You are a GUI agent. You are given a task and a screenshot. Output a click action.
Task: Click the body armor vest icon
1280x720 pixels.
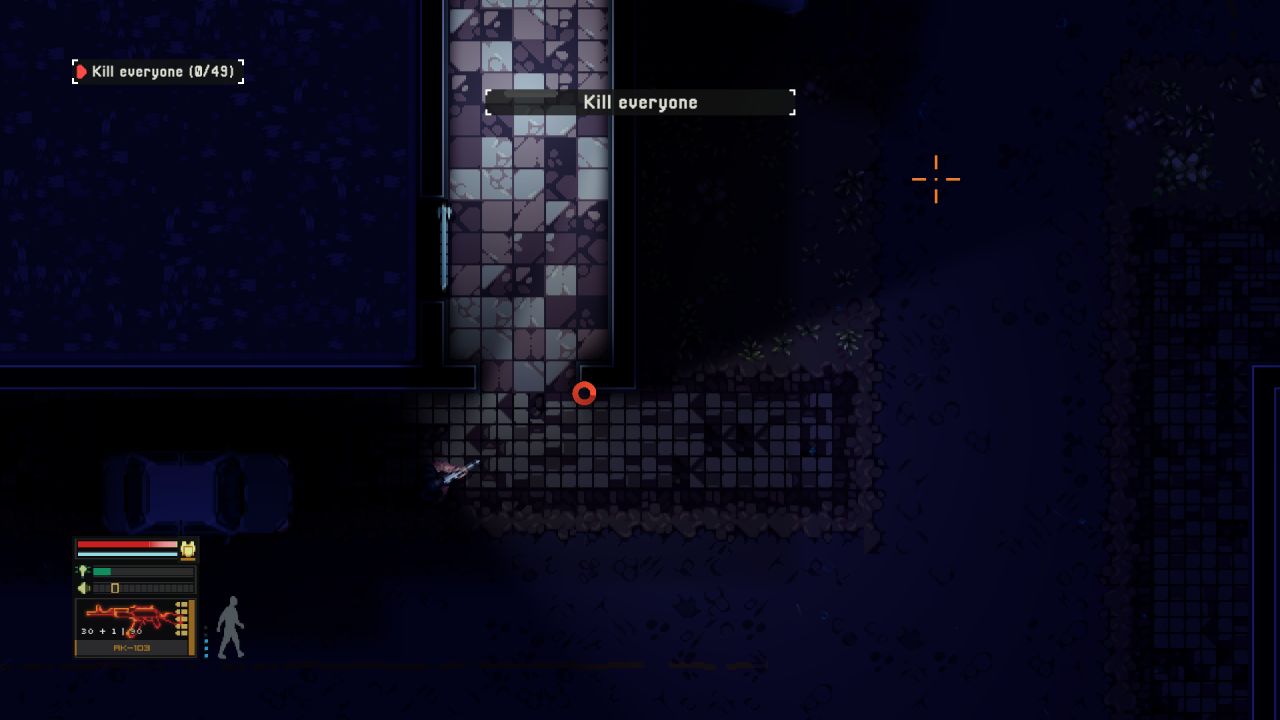pos(187,549)
